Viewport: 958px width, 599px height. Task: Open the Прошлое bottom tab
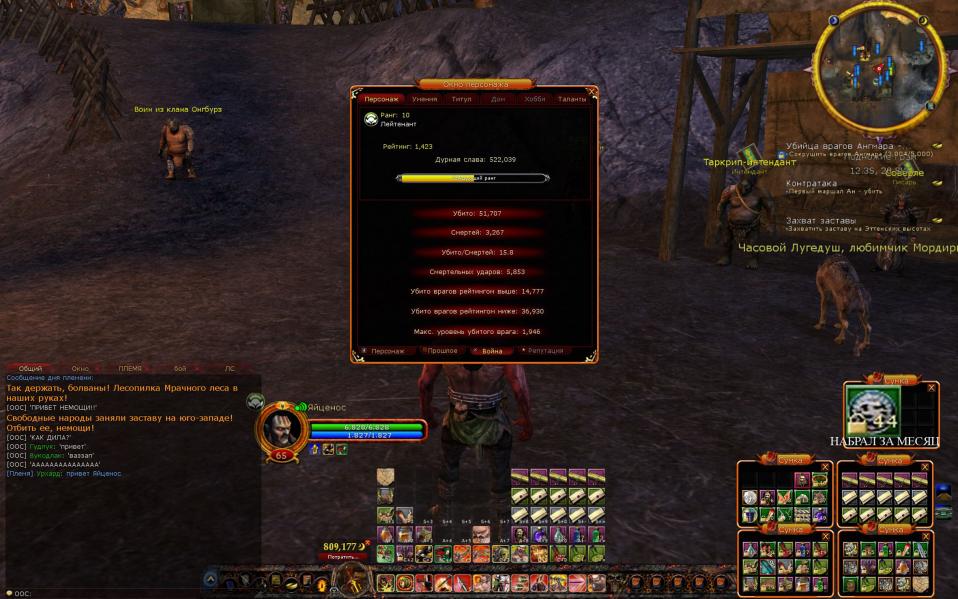tap(440, 351)
